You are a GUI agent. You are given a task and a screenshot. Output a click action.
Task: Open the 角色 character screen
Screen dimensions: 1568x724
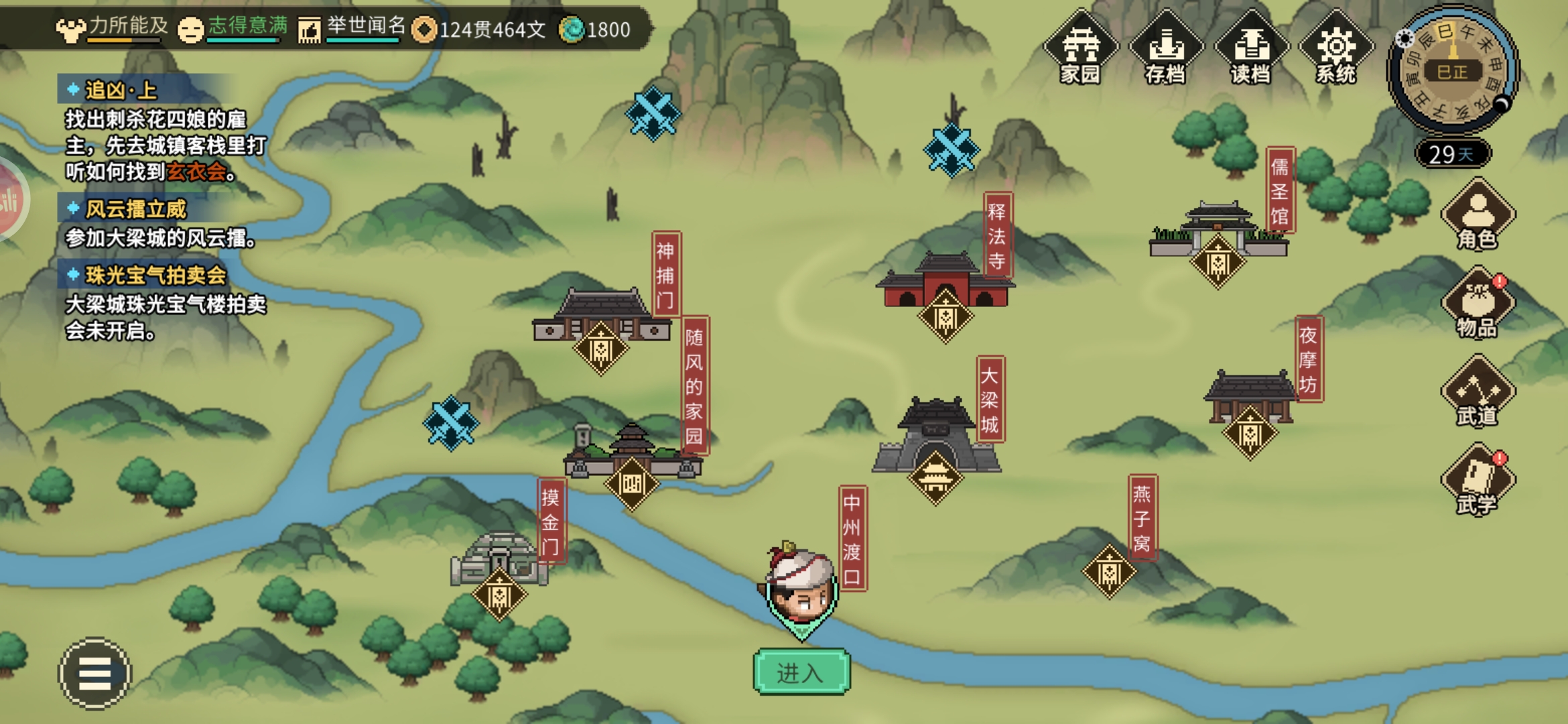[1478, 216]
